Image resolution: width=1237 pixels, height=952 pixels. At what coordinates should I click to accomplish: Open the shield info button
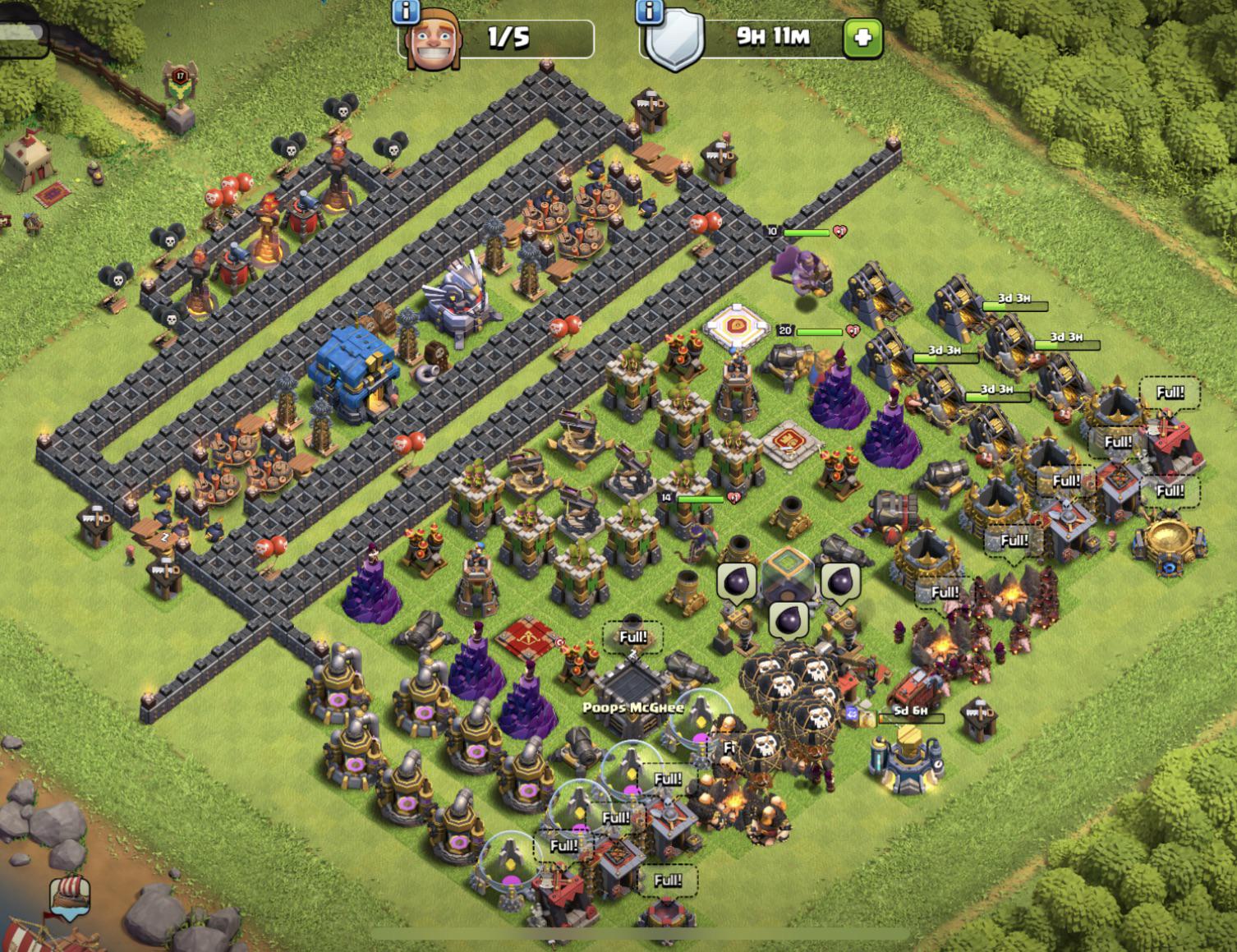coord(651,11)
